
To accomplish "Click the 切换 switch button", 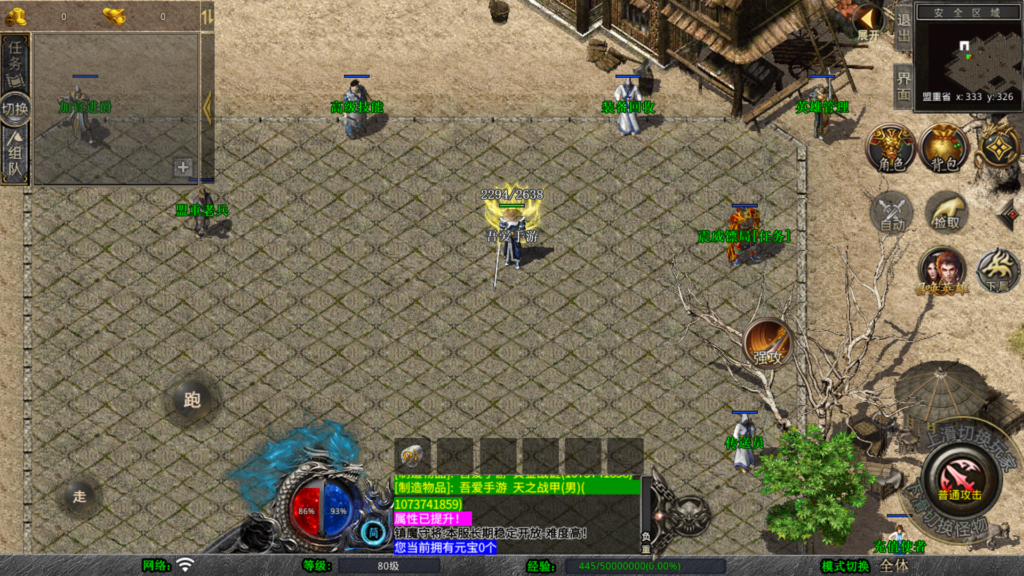I will 15,108.
